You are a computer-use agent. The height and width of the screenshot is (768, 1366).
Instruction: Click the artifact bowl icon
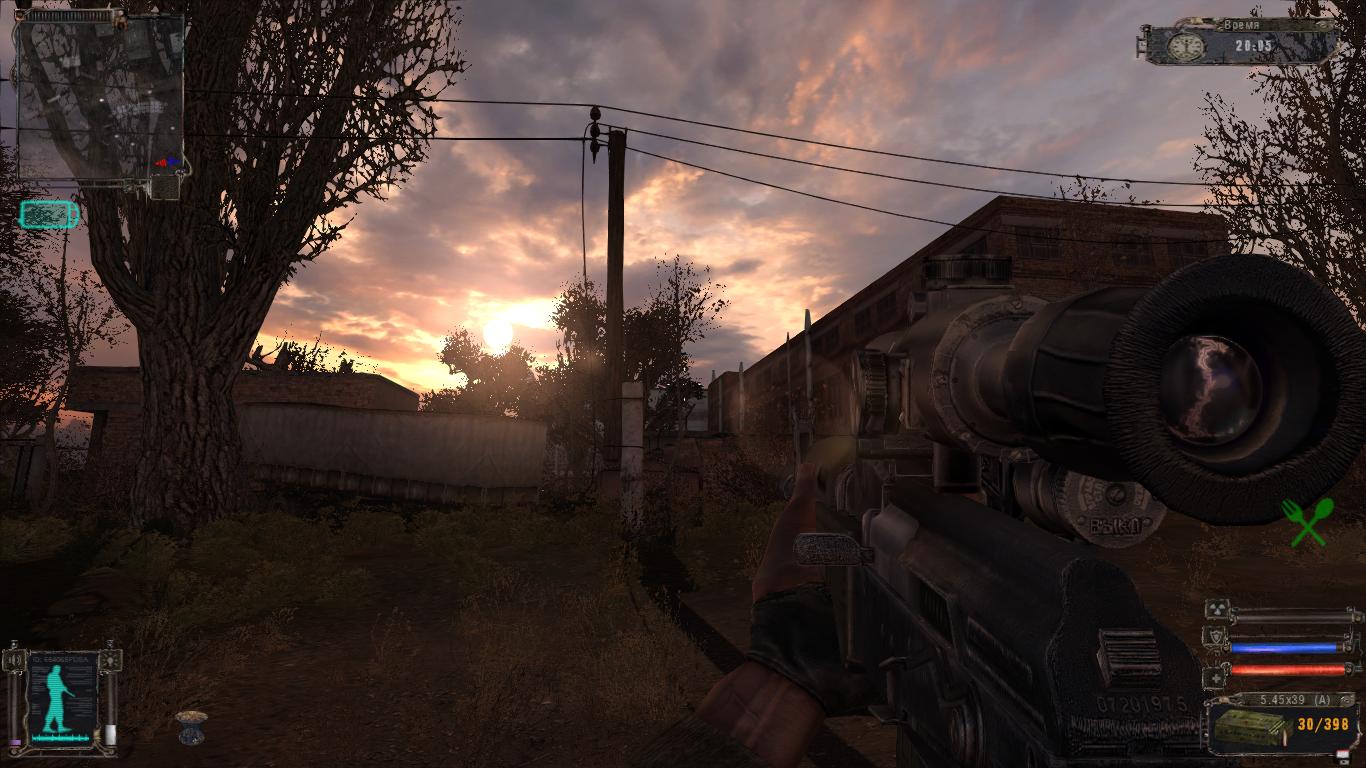coord(190,727)
